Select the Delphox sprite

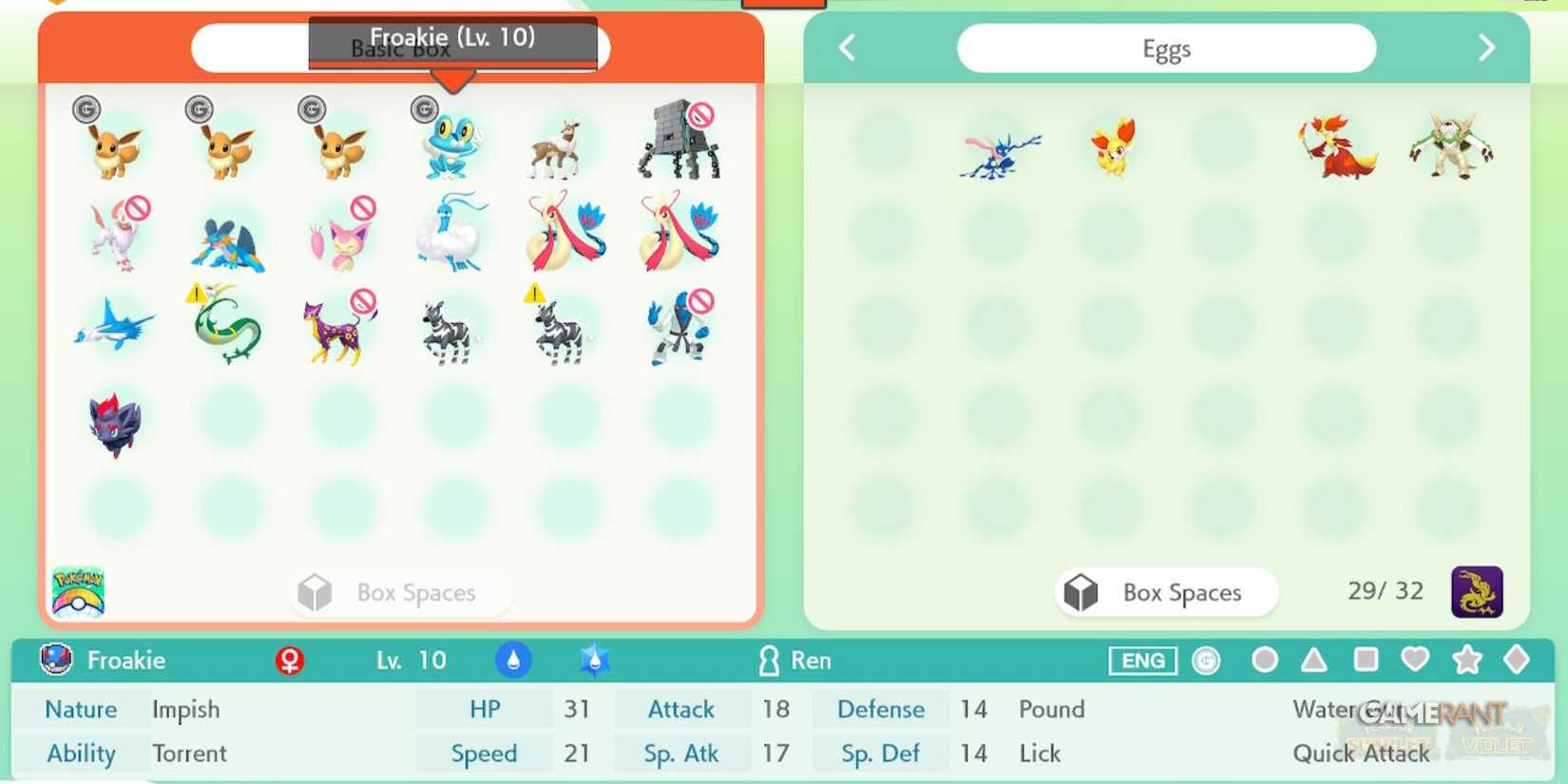point(1335,147)
